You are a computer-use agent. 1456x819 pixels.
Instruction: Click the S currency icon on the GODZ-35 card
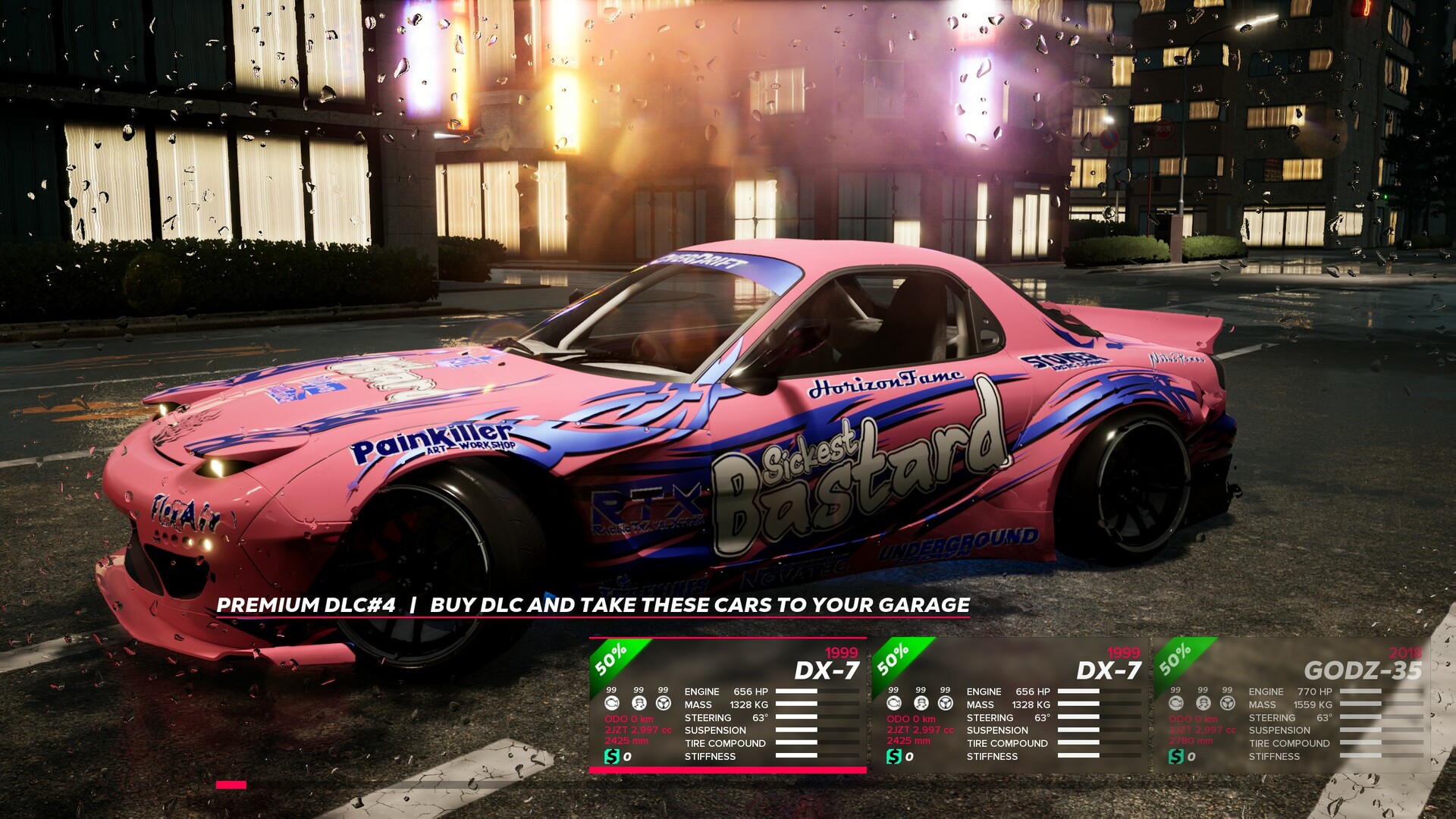(x=1175, y=756)
